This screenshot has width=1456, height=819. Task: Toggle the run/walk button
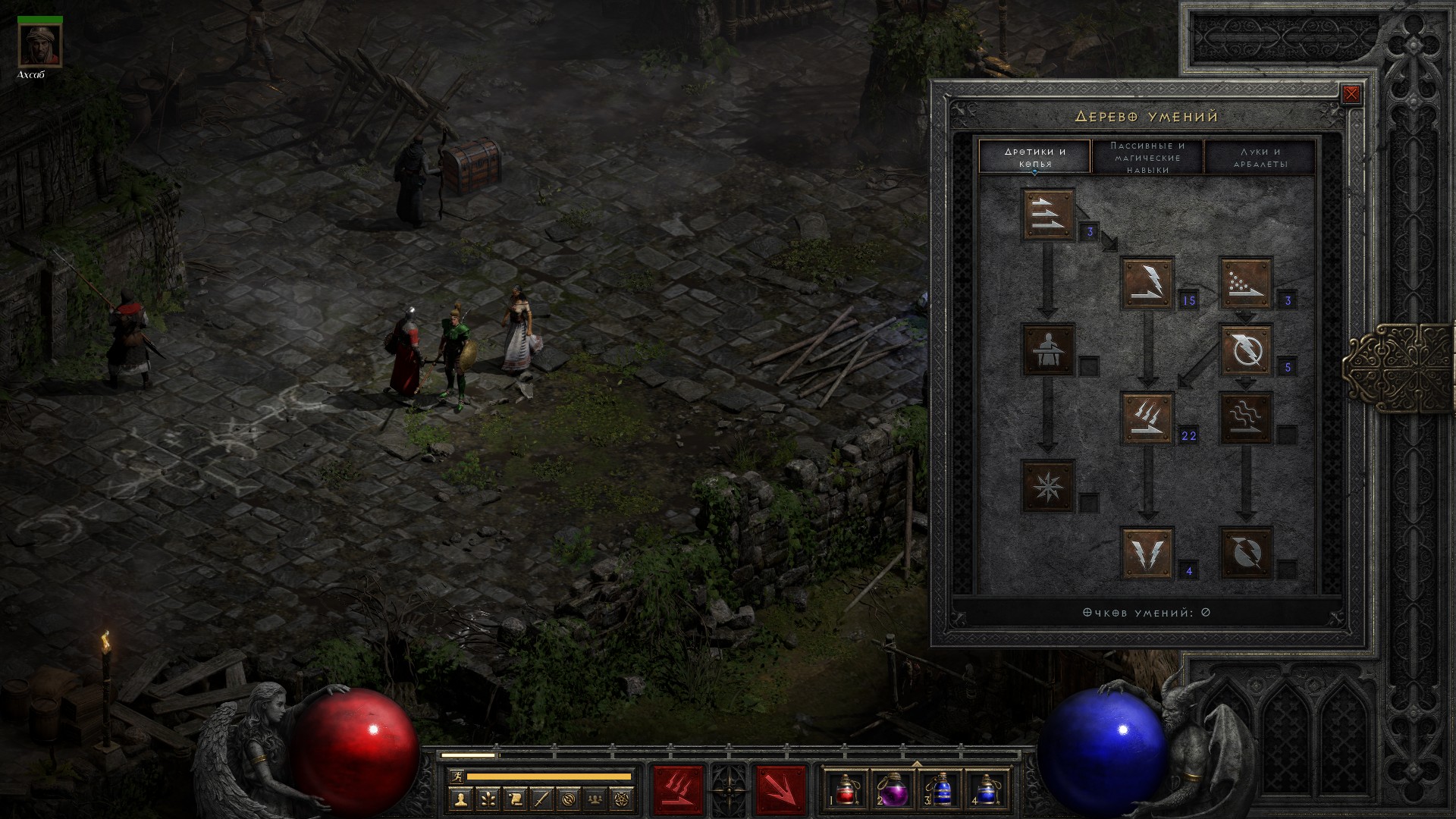click(455, 777)
